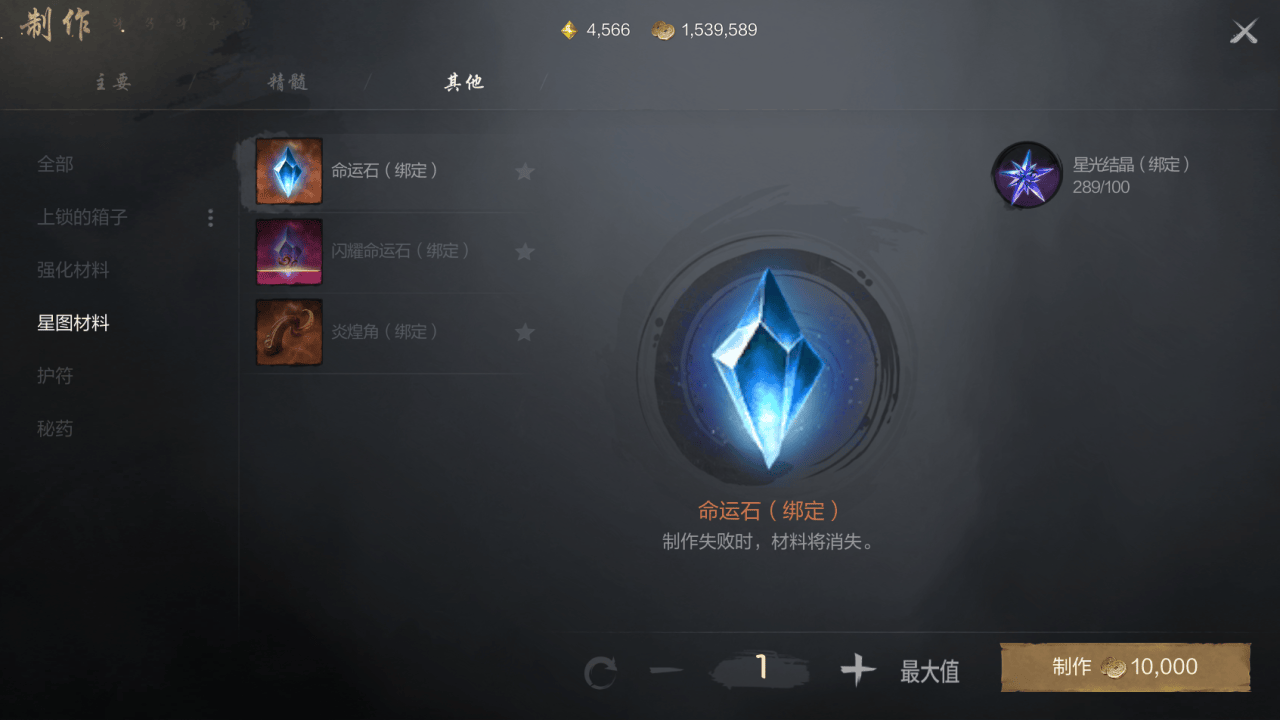This screenshot has height=720, width=1280.
Task: Click the coin currency icon in the header
Action: [662, 30]
